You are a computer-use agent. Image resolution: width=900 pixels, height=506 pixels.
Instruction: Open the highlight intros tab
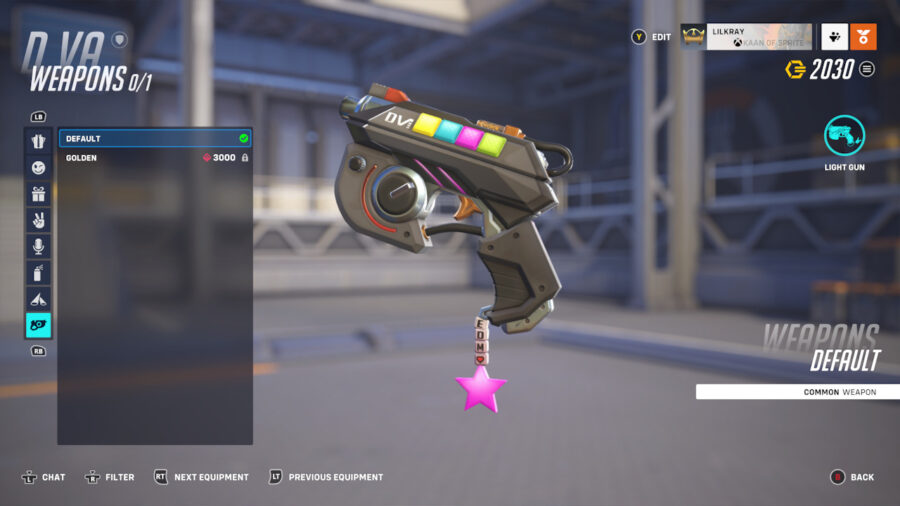point(38,299)
